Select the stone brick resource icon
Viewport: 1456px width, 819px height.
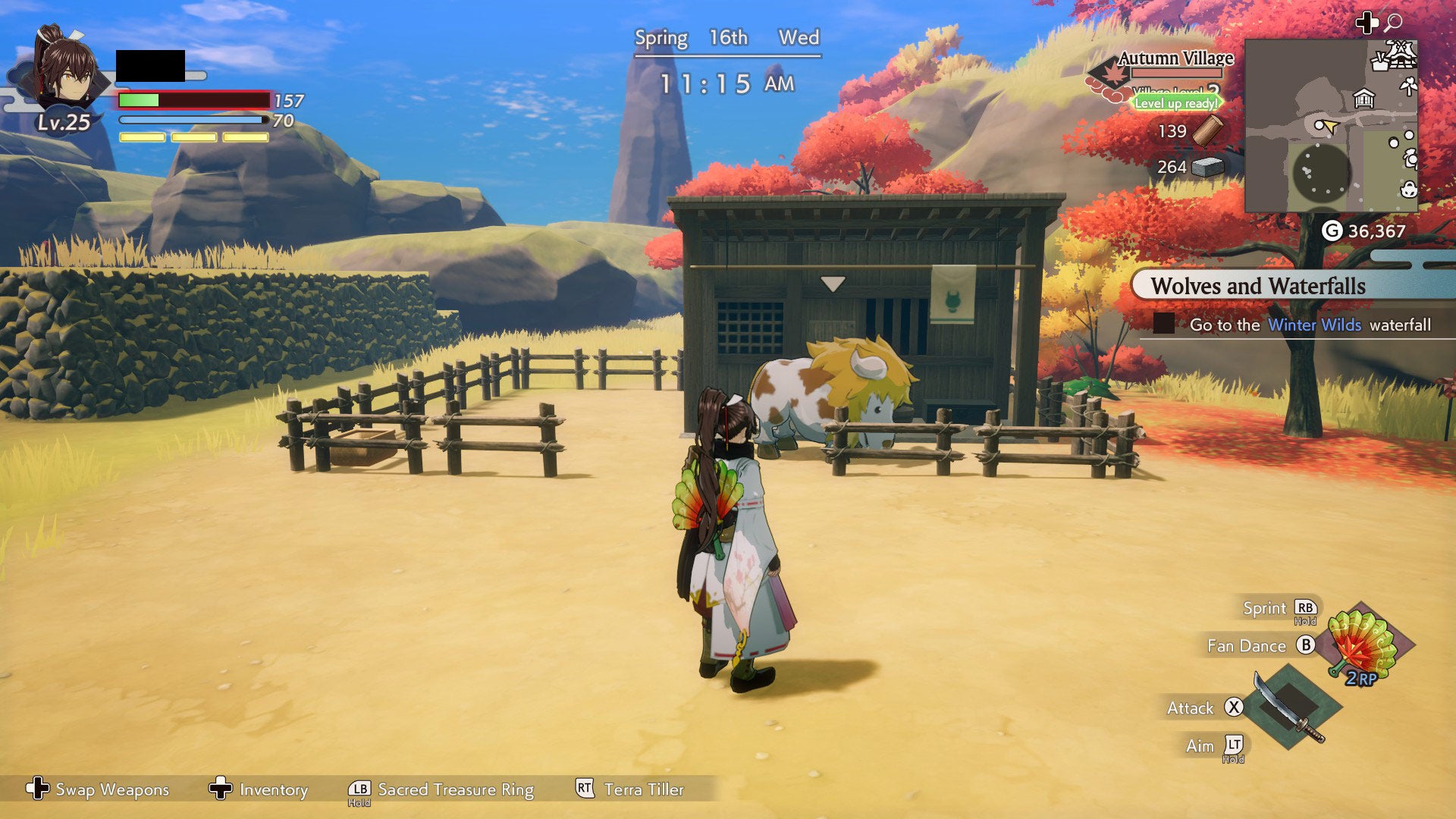[x=1206, y=168]
